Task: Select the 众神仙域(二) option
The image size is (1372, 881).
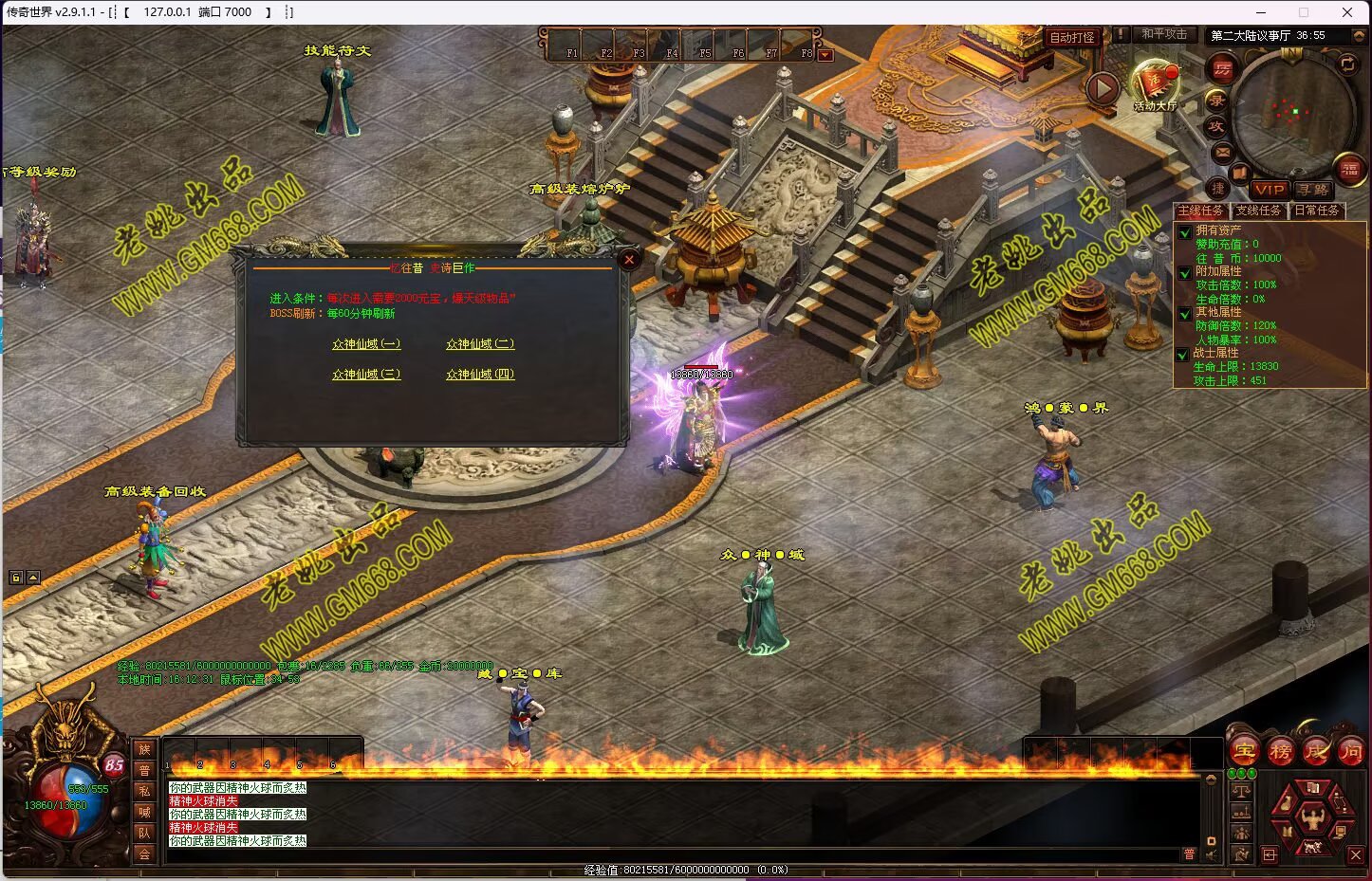Action: [480, 344]
